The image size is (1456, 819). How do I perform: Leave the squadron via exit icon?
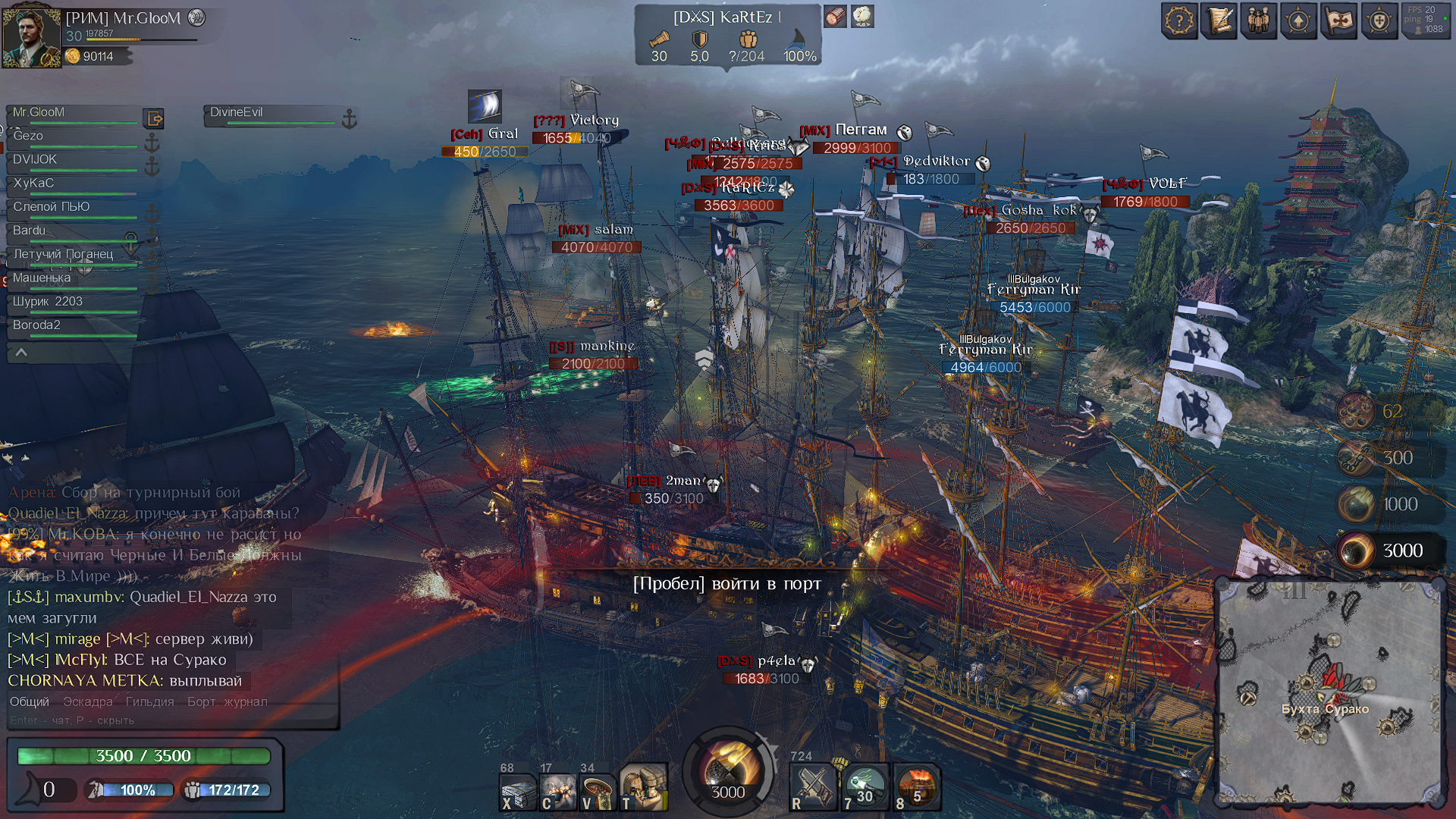click(x=154, y=118)
